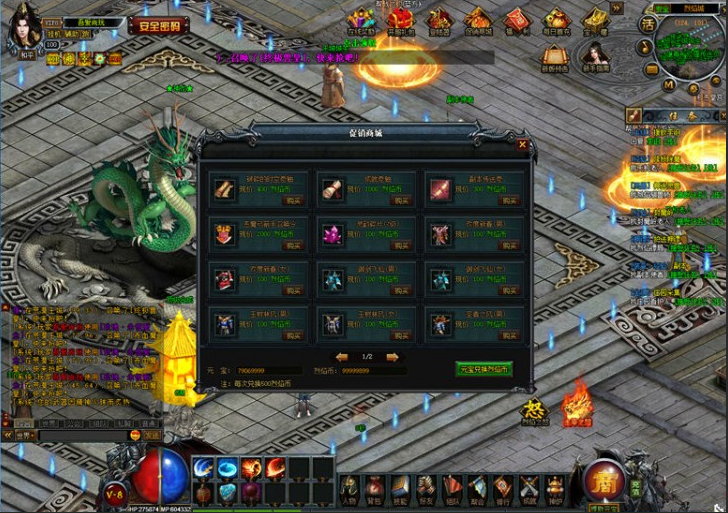Click the round 活 activity button
This screenshot has width=728, height=513.
coord(648,24)
